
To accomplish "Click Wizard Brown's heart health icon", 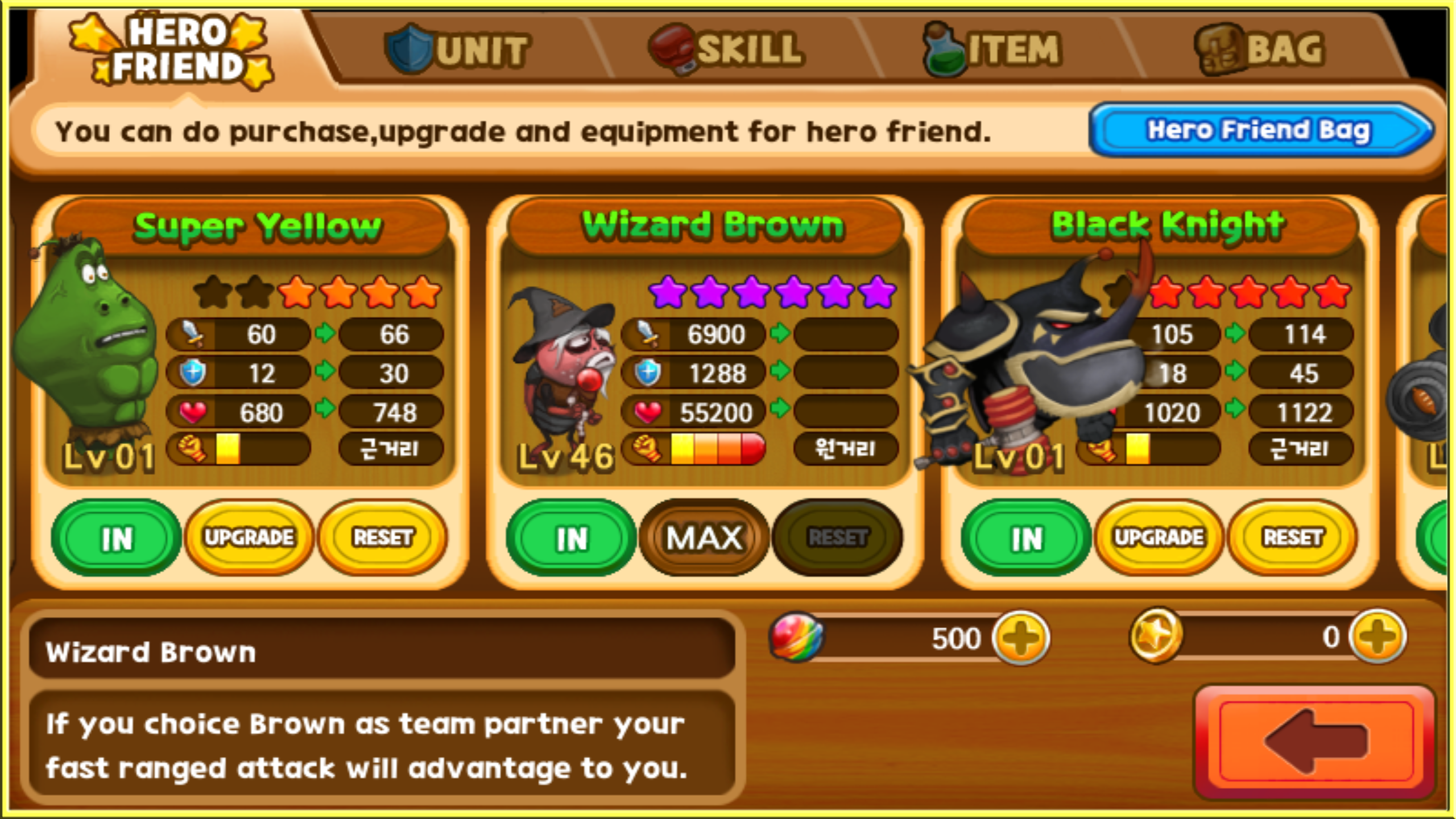I will (648, 412).
